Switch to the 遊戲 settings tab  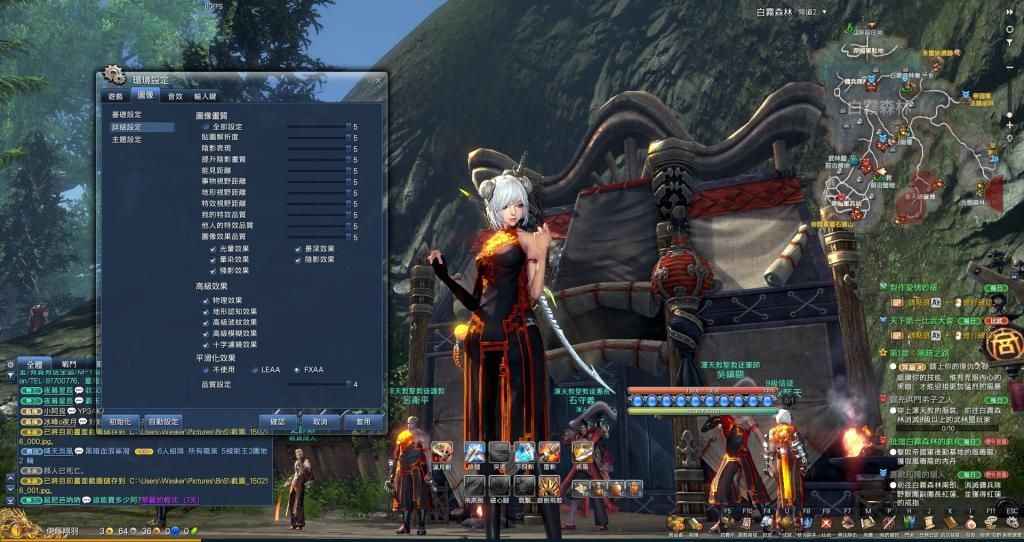click(116, 96)
